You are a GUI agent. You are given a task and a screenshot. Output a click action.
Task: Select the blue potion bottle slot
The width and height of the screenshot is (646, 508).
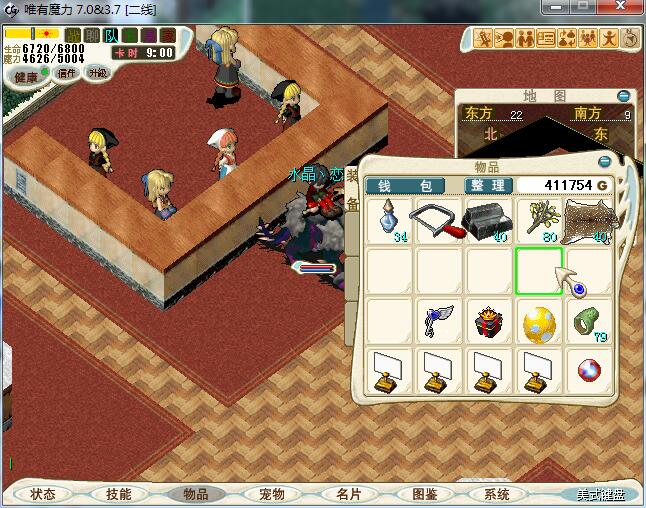coord(389,221)
